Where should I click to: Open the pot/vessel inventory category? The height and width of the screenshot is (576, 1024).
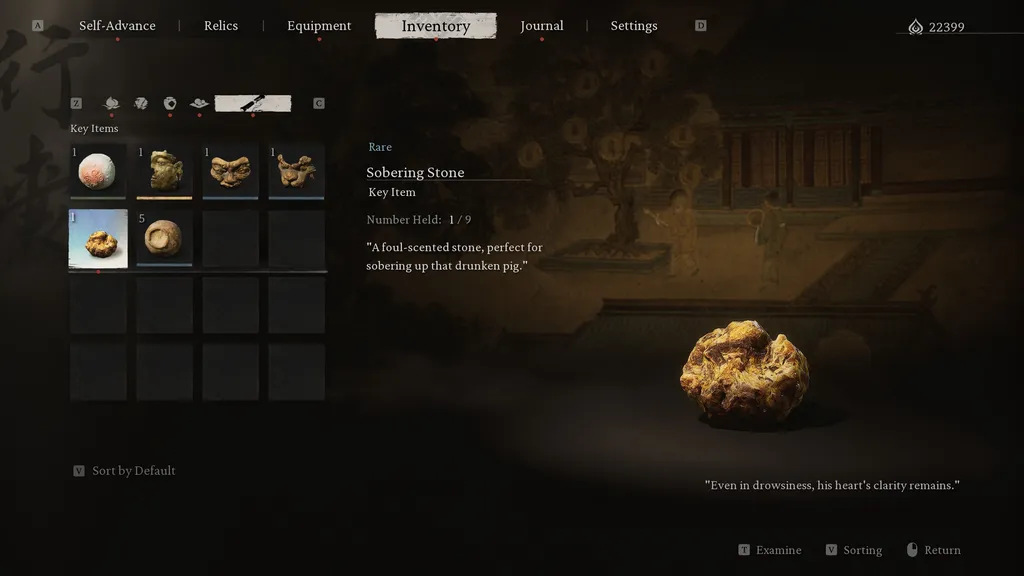pyautogui.click(x=170, y=103)
